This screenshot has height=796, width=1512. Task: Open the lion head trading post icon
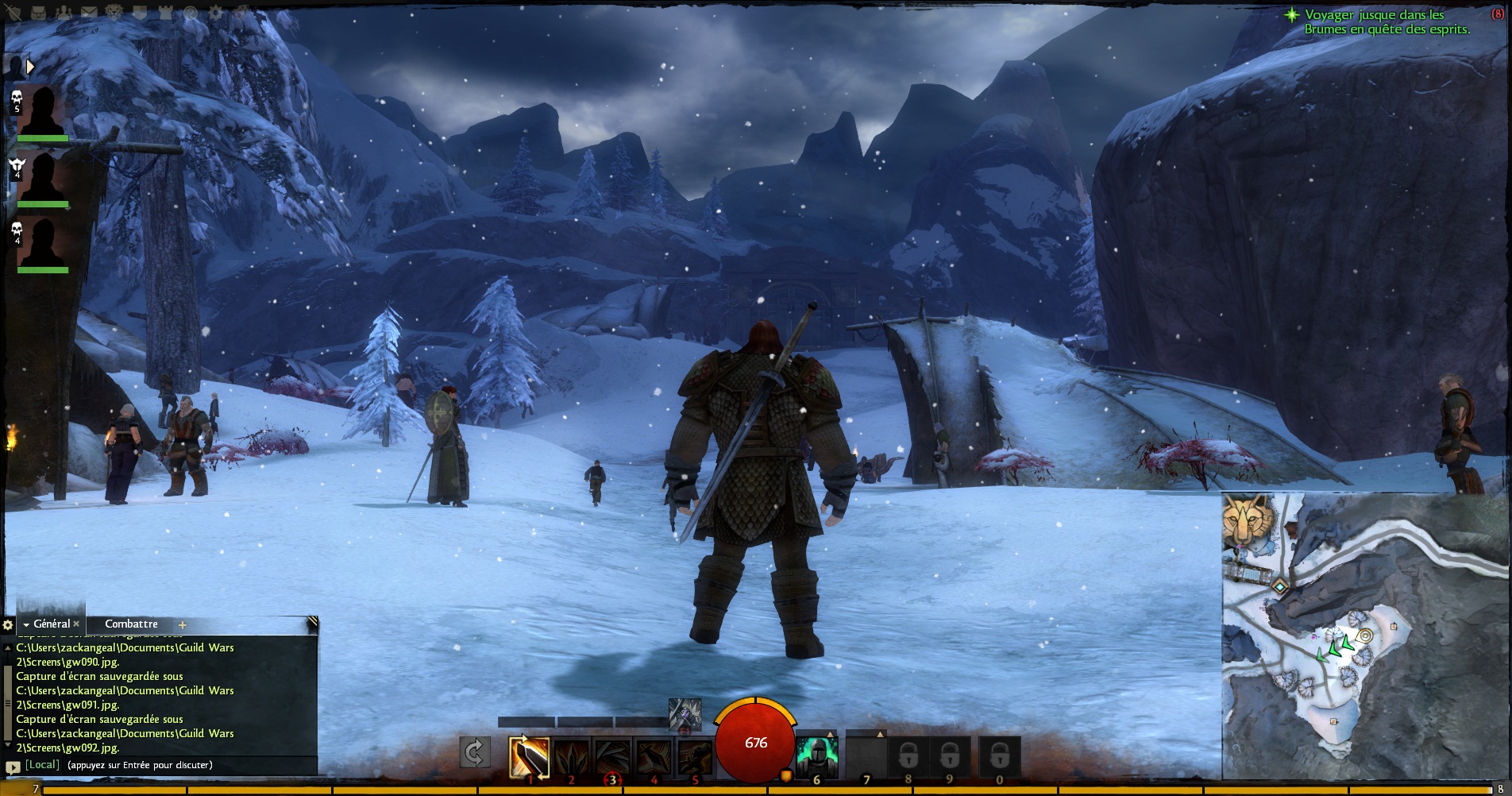click(114, 13)
